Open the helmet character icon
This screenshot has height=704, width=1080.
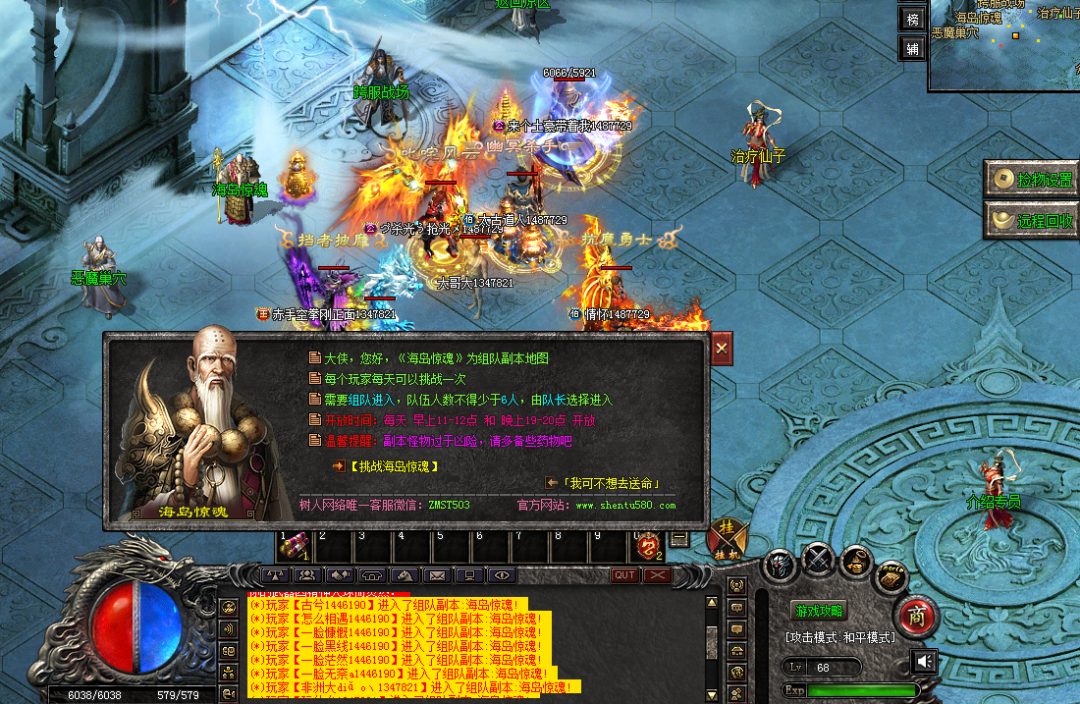pyautogui.click(x=780, y=566)
